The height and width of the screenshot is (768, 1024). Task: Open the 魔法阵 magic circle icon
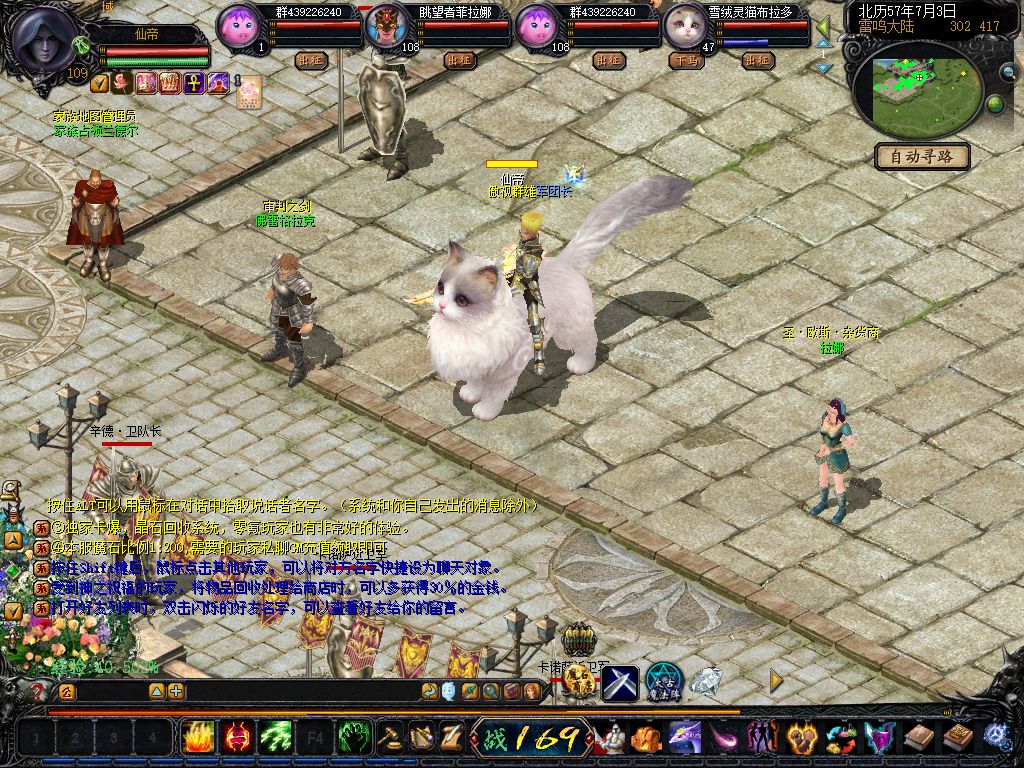pos(663,682)
